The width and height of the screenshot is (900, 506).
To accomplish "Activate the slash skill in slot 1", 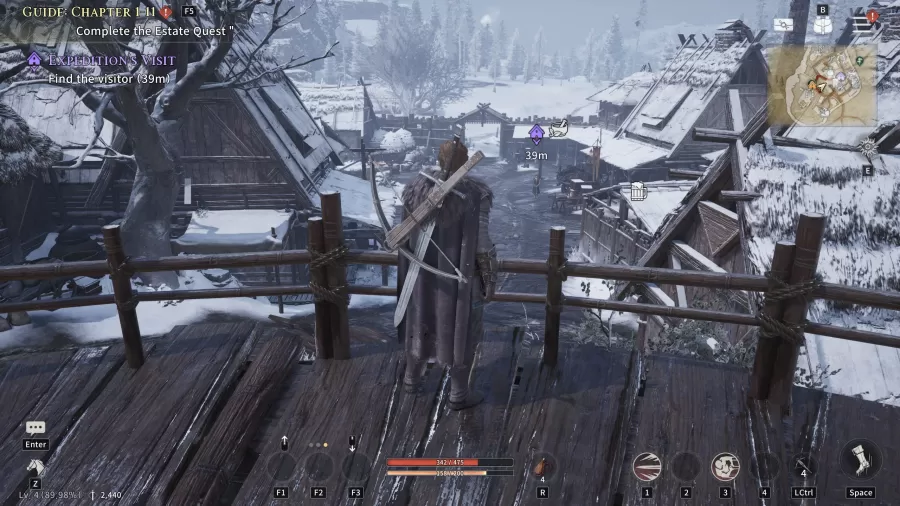I will click(x=647, y=466).
